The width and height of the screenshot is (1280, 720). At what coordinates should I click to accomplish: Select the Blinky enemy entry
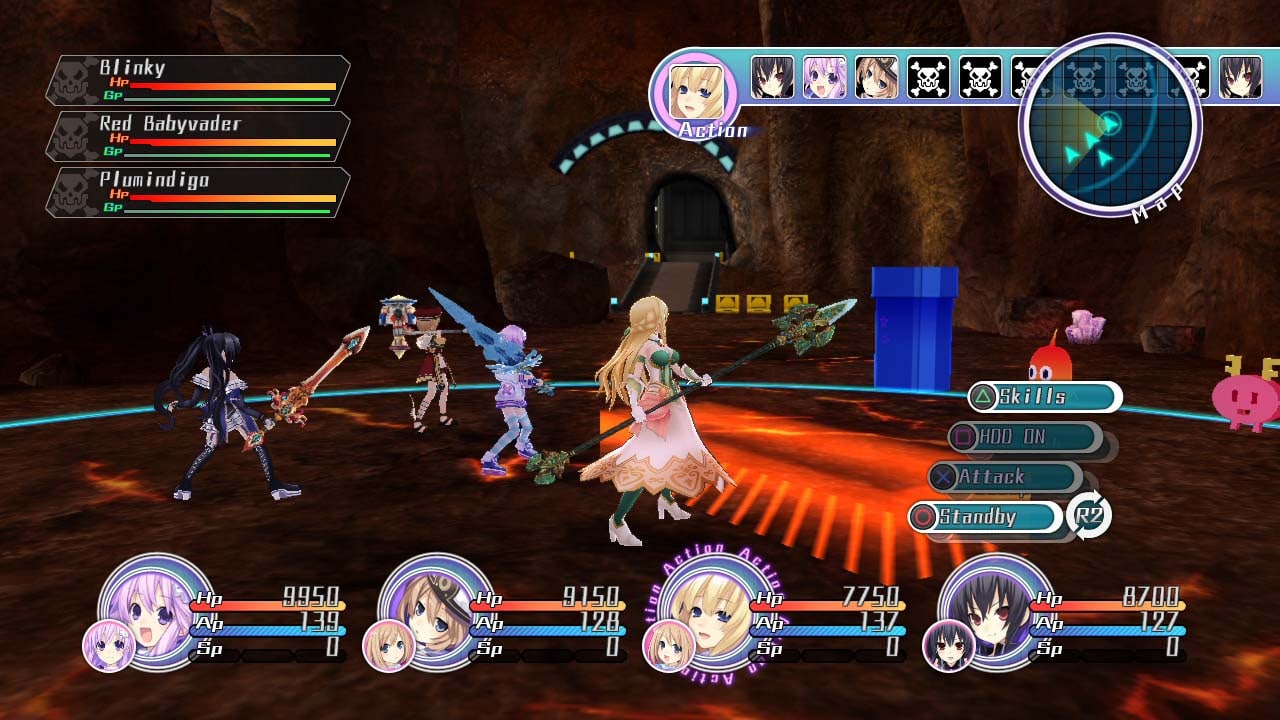click(198, 81)
